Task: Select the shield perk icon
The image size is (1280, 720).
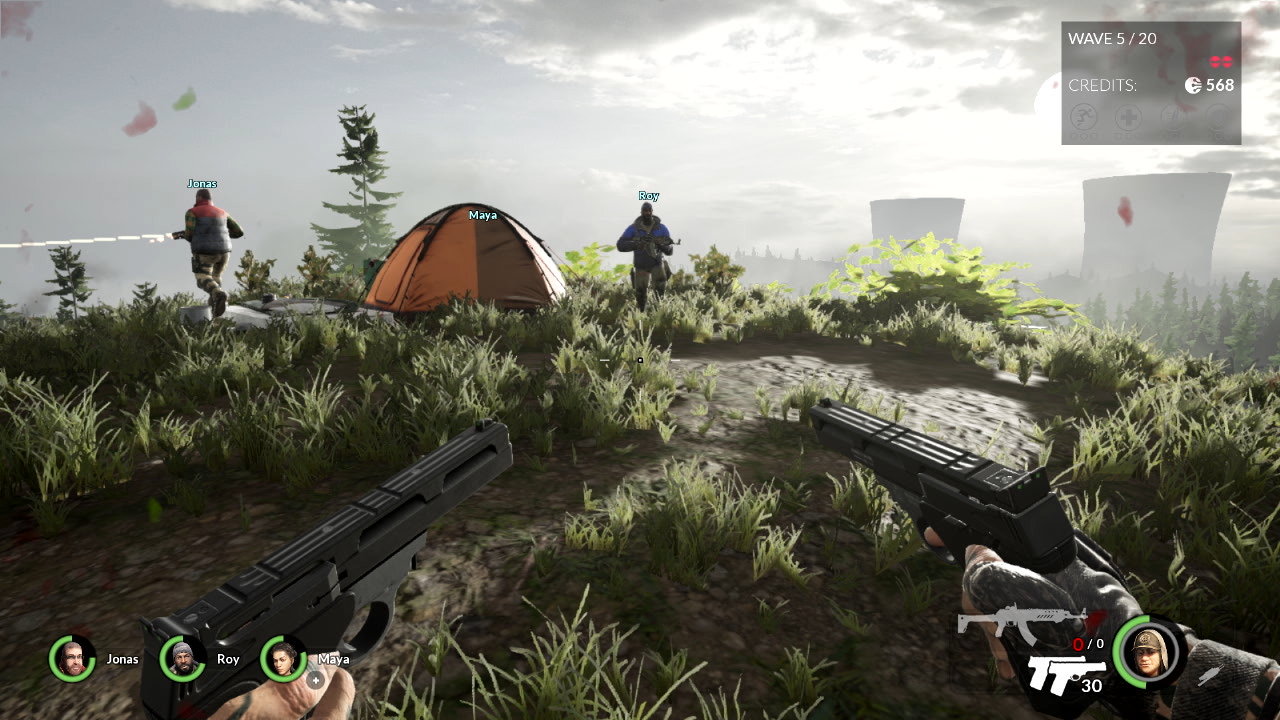Action: coord(1218,118)
